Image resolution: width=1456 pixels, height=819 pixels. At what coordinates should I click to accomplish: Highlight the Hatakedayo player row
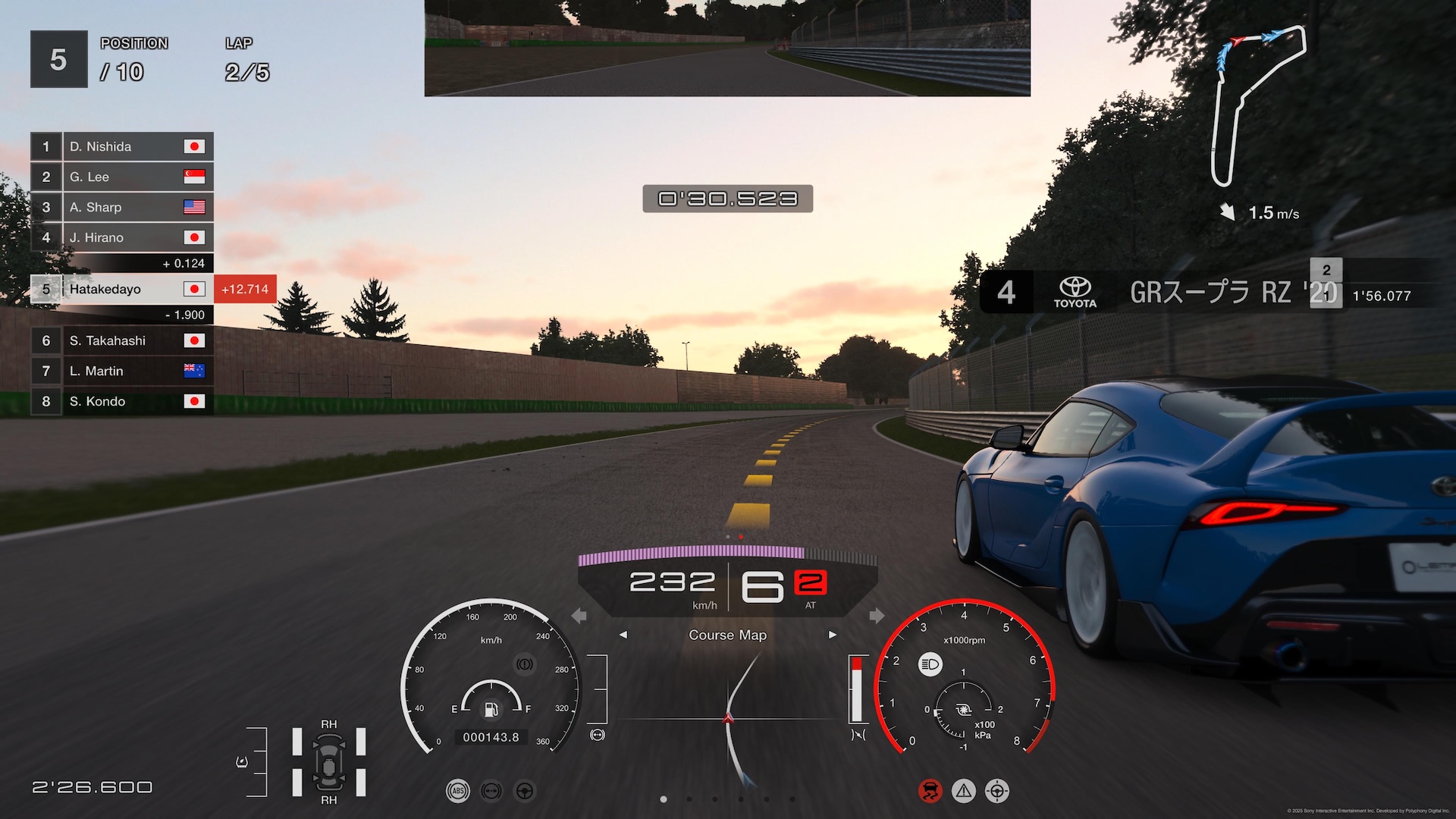tap(121, 289)
